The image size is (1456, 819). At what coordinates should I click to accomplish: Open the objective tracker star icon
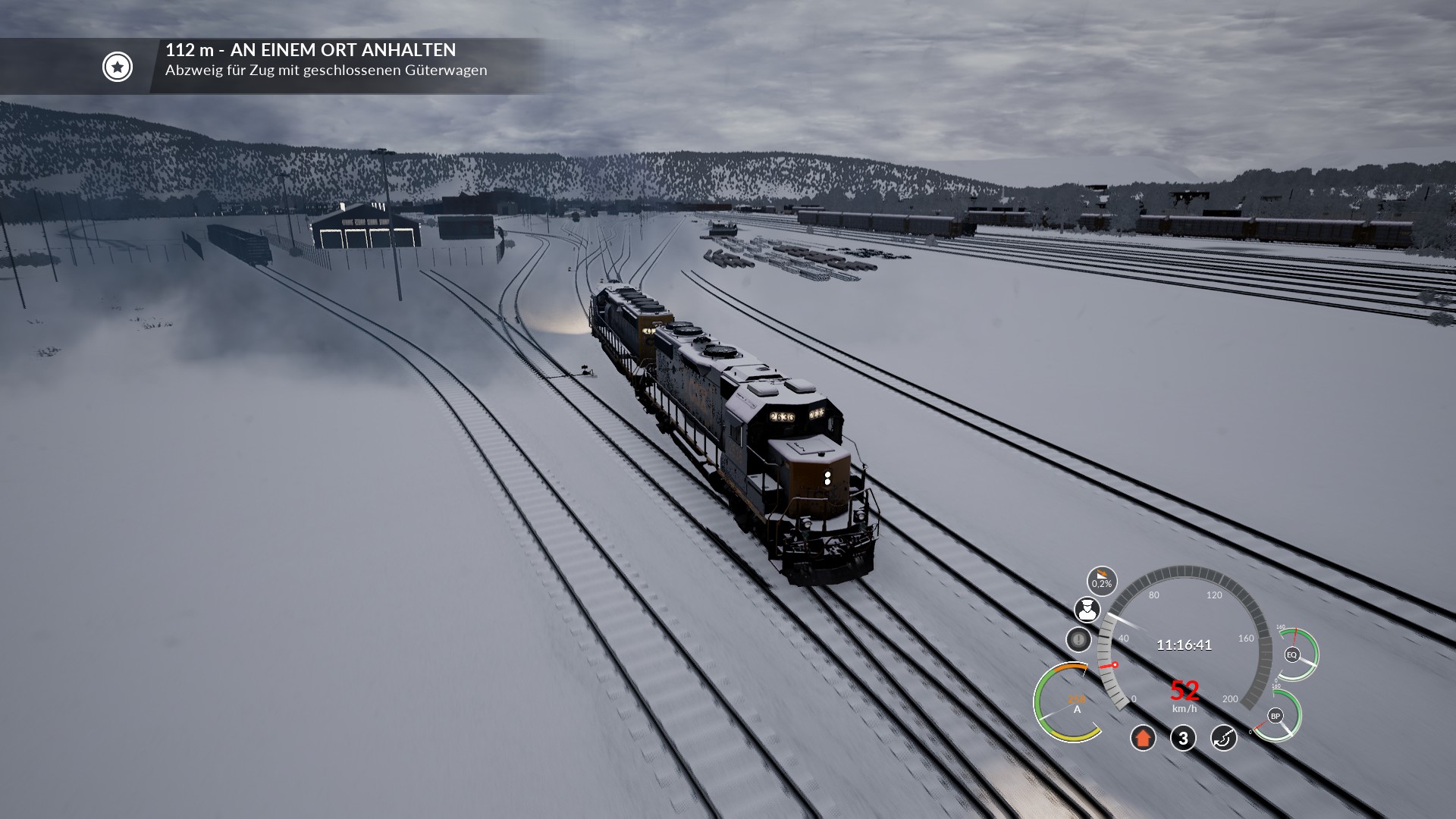pyautogui.click(x=118, y=67)
